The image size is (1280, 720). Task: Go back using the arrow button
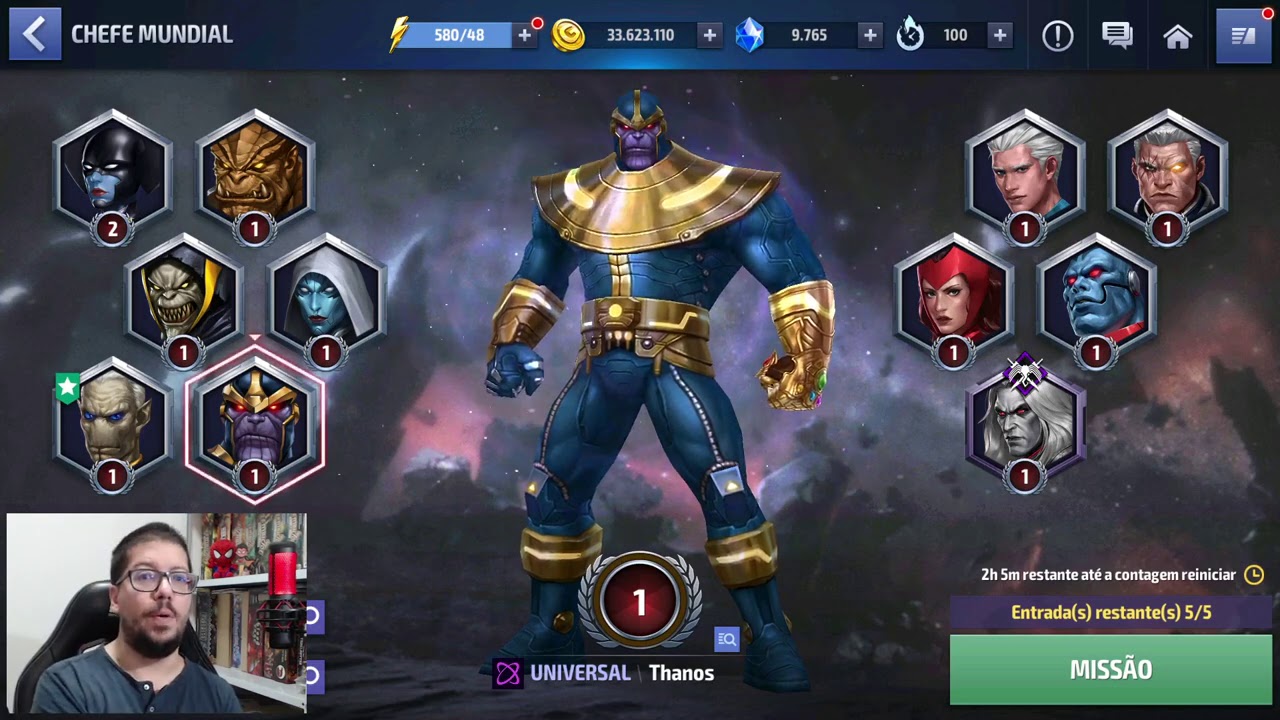point(35,35)
